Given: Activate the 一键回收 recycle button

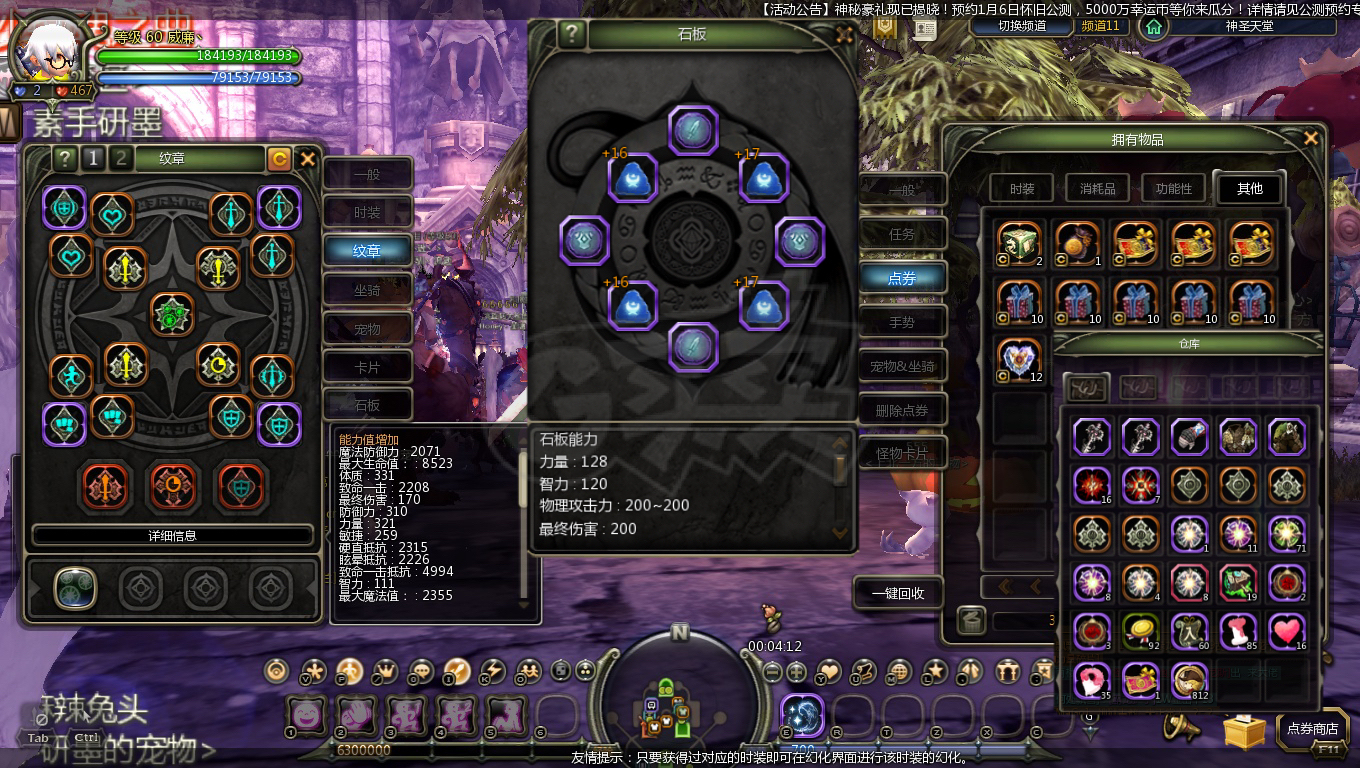Looking at the screenshot, I should tap(898, 593).
